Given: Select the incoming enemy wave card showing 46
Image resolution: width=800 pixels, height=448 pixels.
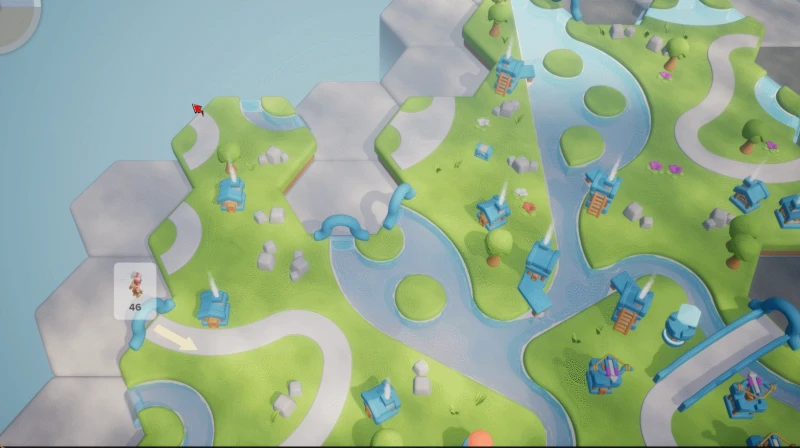Looking at the screenshot, I should pos(135,291).
